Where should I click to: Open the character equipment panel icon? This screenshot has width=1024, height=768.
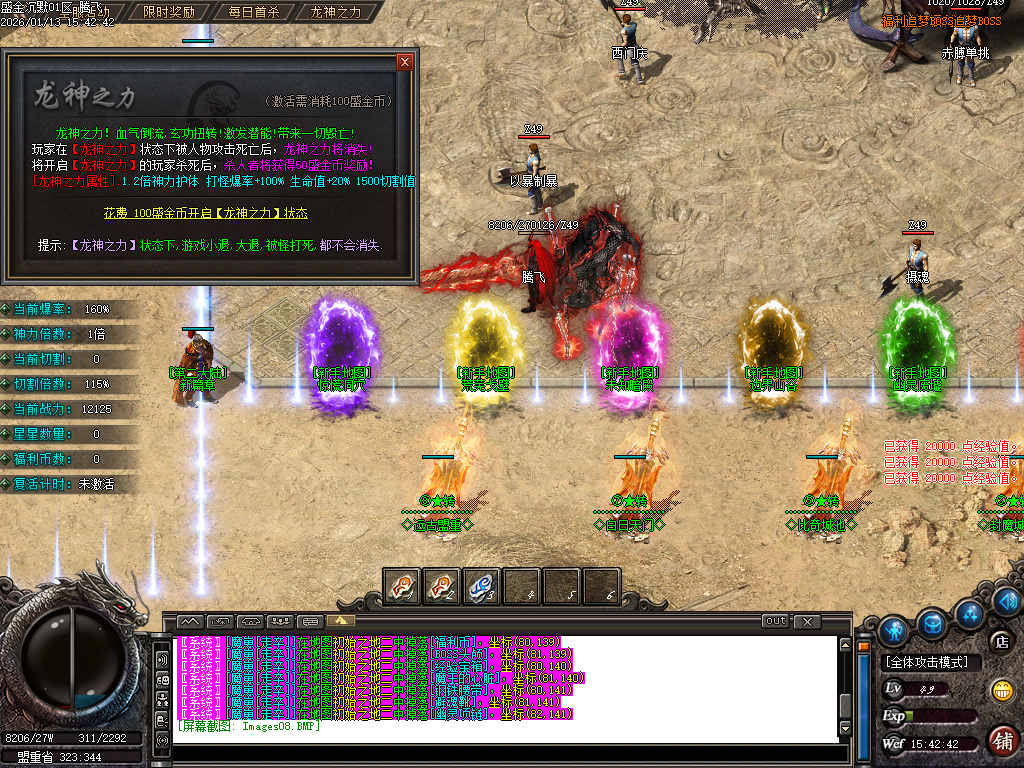click(893, 630)
